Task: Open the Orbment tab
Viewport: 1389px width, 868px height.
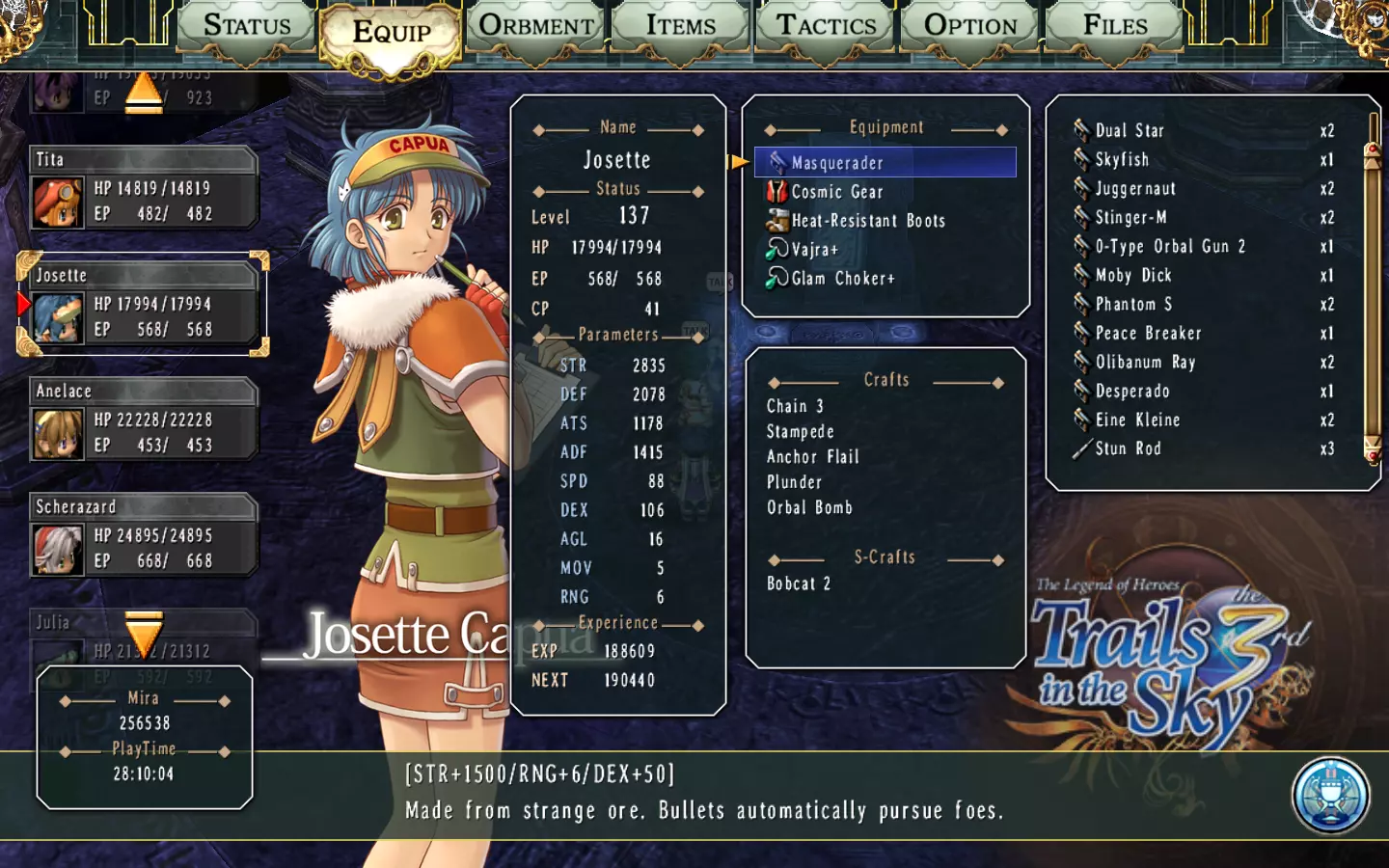Action: [536, 26]
